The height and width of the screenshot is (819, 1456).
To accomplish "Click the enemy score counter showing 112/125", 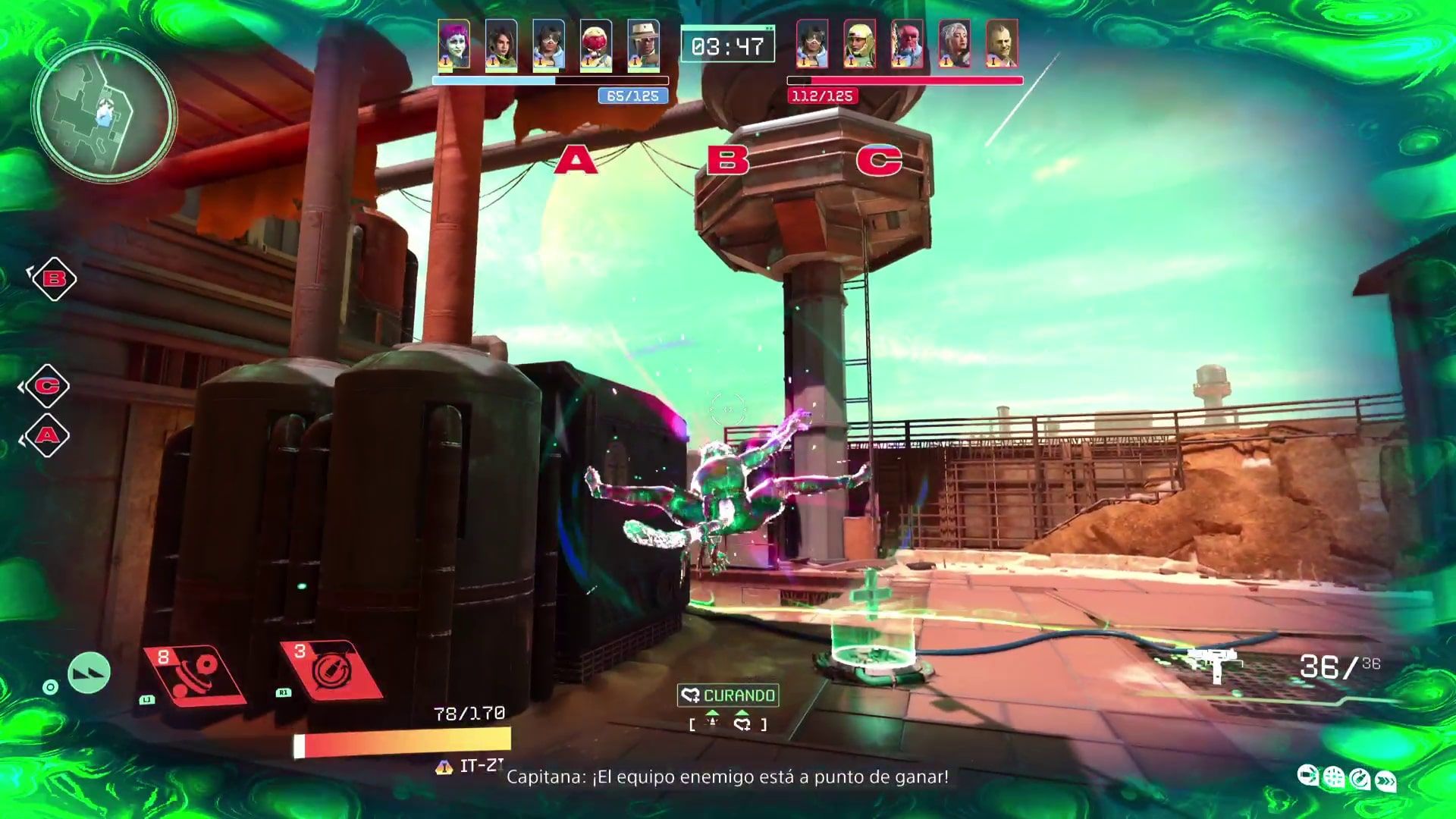I will [x=821, y=96].
